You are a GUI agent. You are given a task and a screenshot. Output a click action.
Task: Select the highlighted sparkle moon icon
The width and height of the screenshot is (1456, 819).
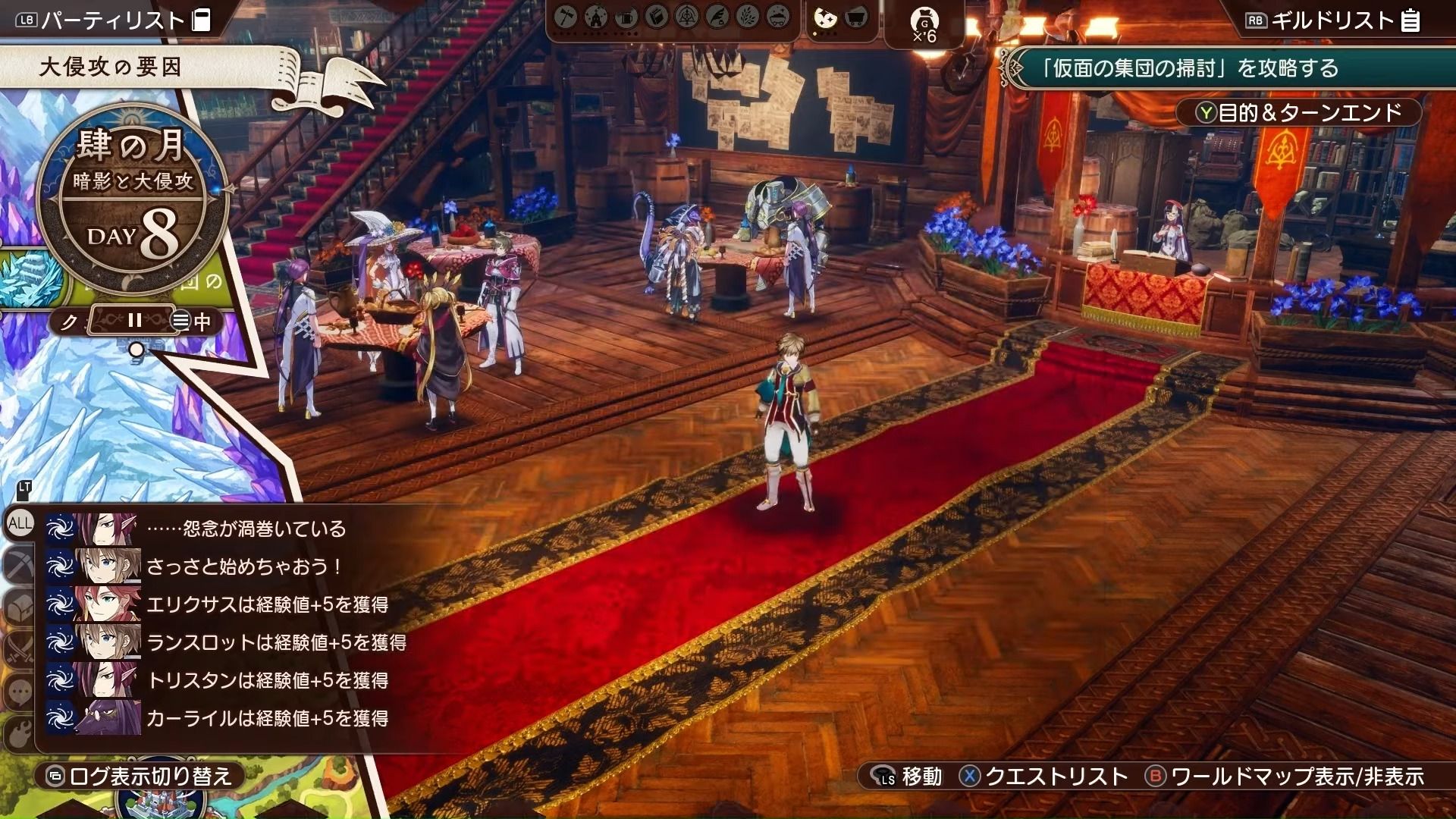825,18
